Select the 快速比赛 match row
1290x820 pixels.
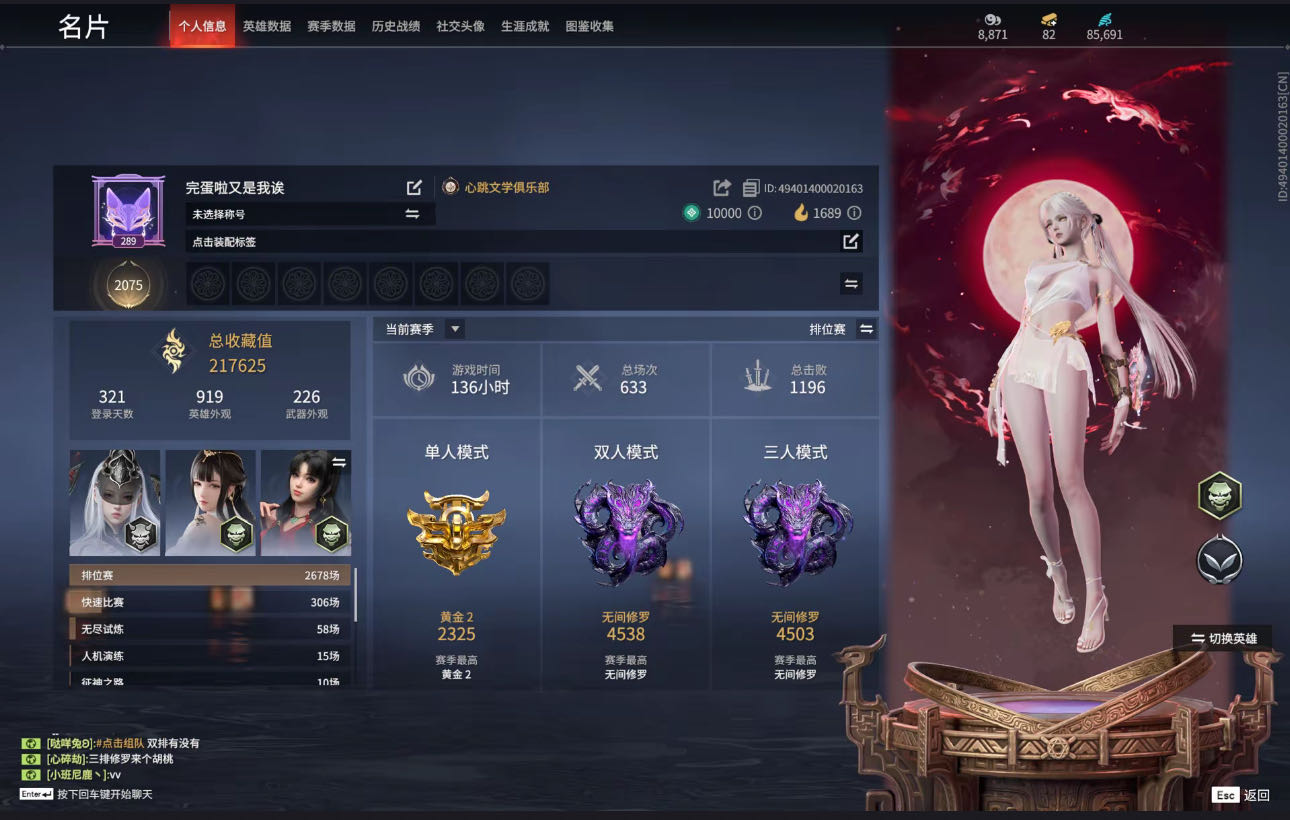coord(210,602)
